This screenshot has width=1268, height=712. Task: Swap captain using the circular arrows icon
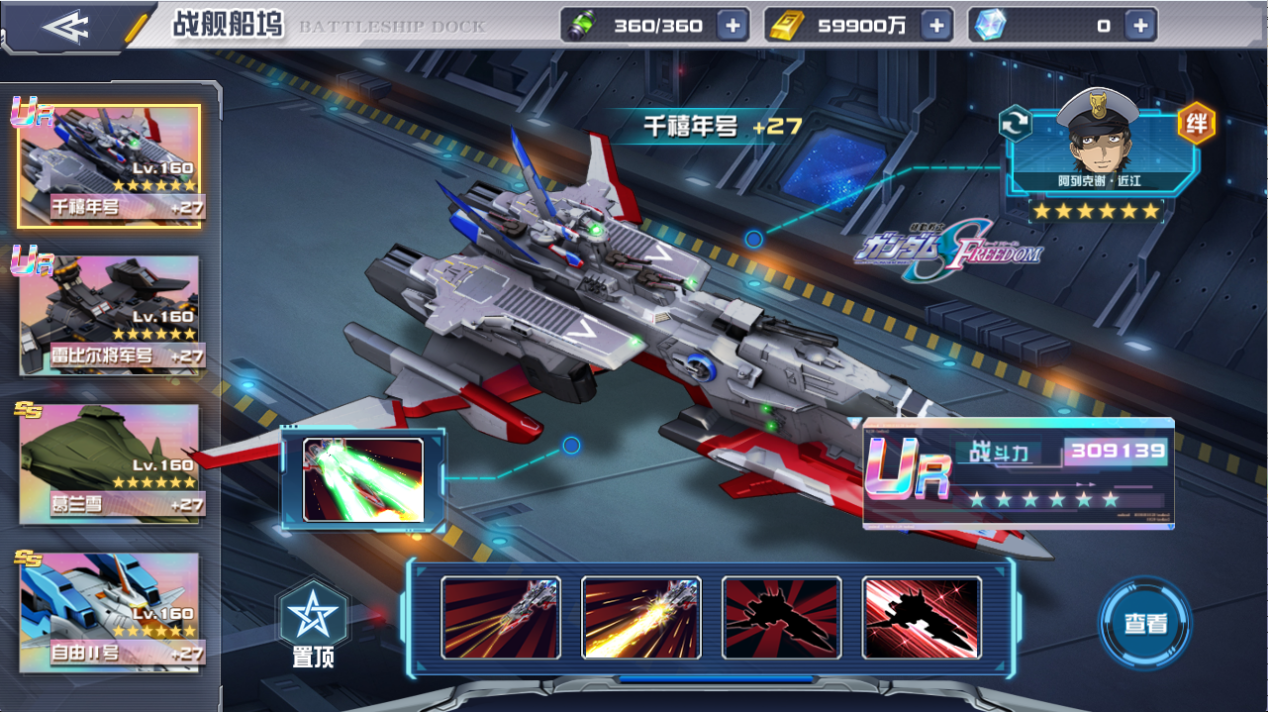(1015, 122)
